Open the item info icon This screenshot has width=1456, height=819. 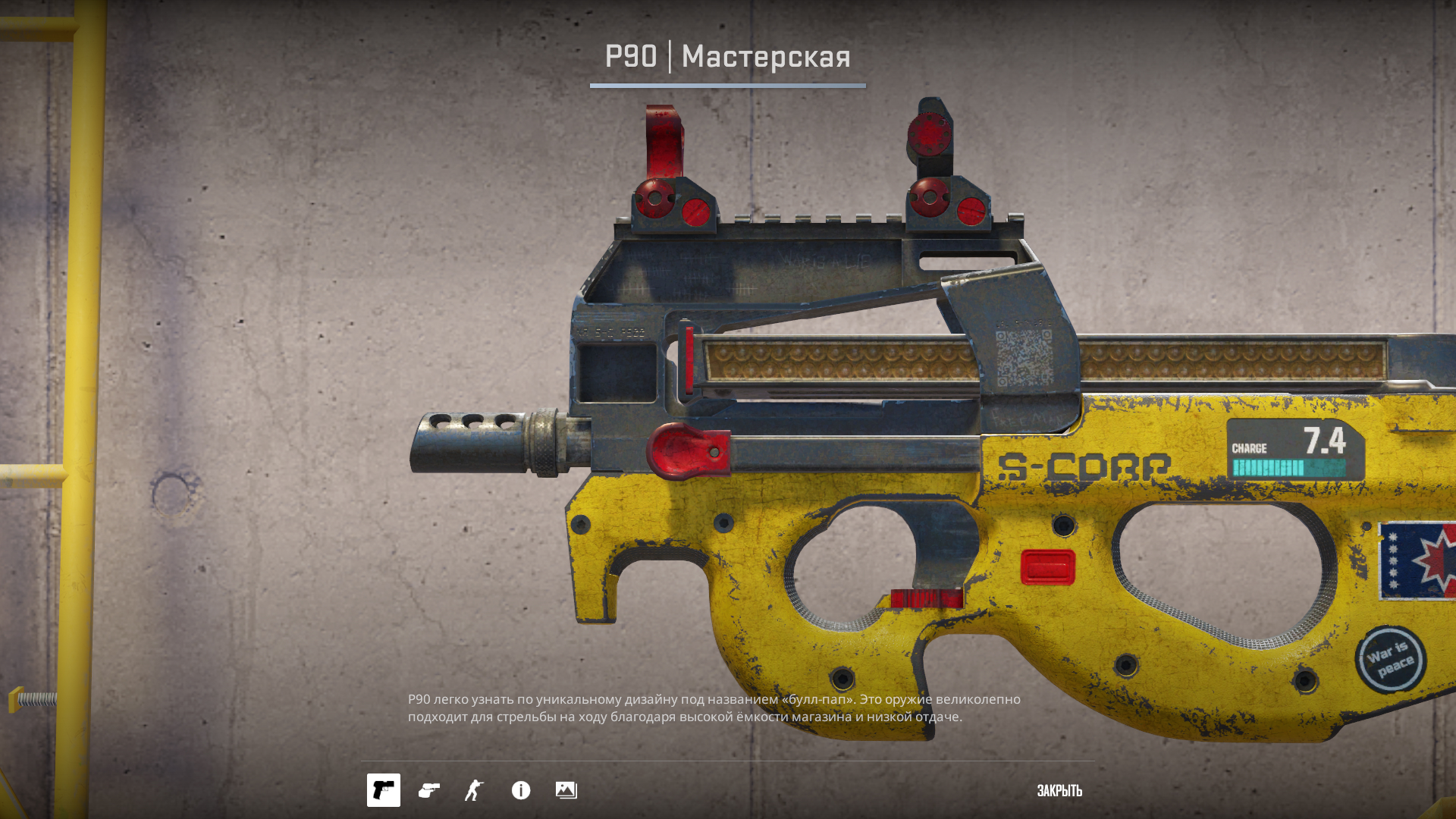pyautogui.click(x=521, y=790)
